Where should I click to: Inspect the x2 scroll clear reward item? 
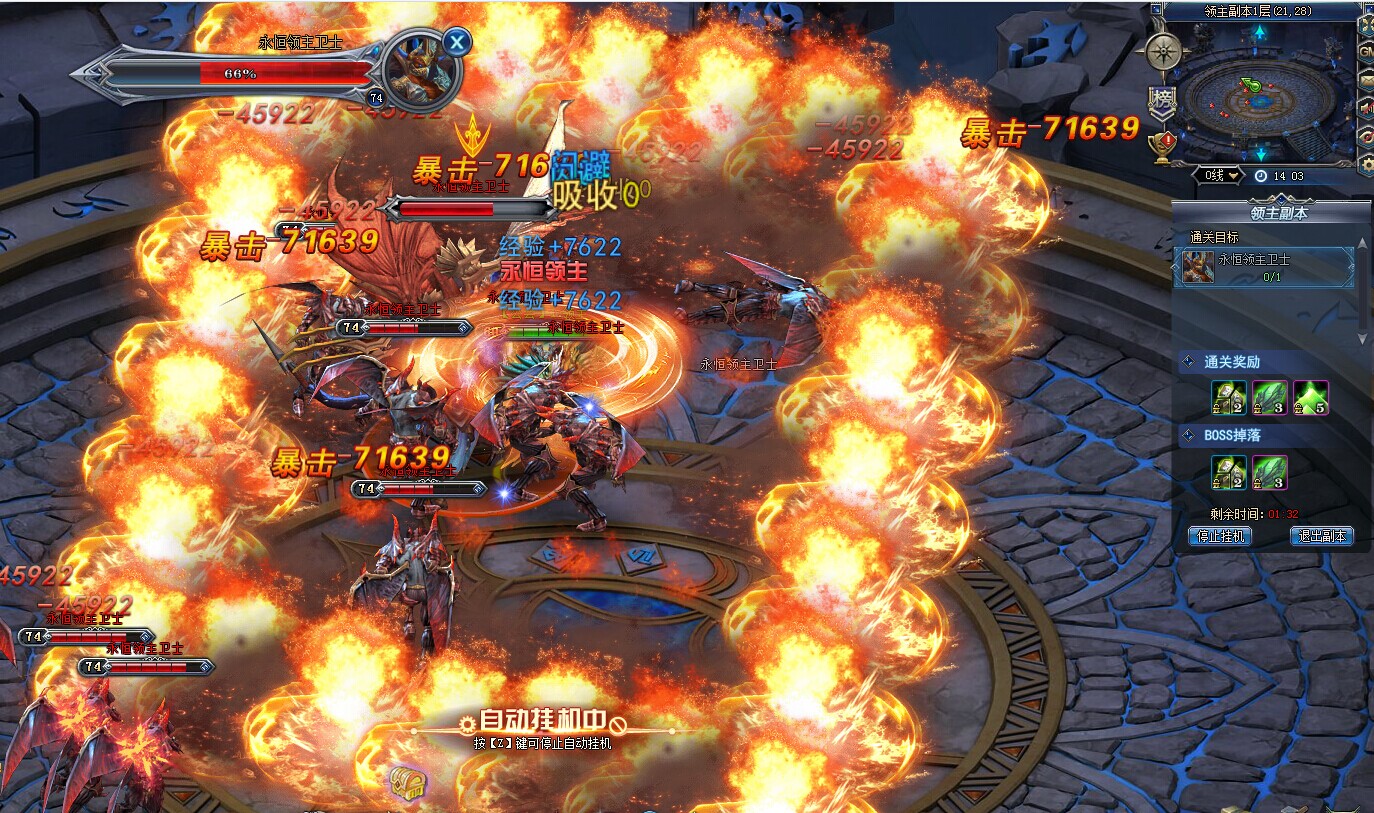[x=1228, y=398]
